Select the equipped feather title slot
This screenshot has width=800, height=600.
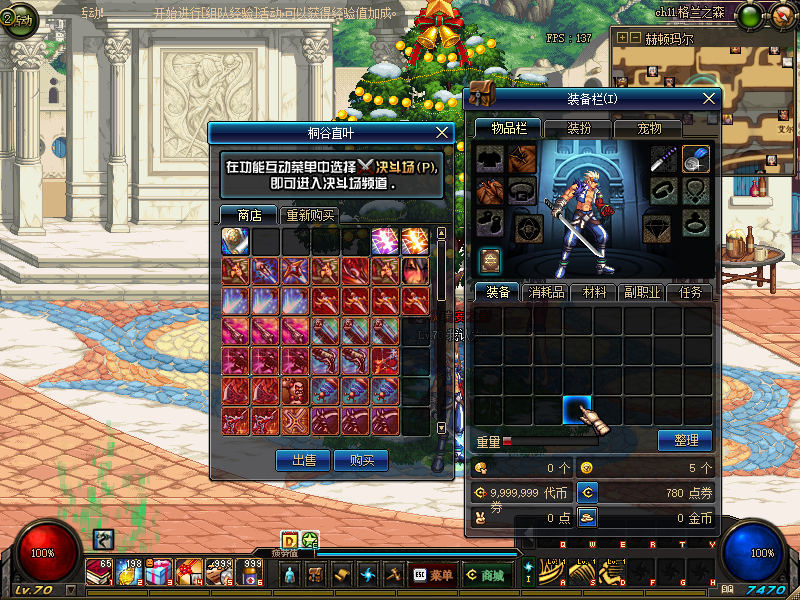(x=696, y=158)
